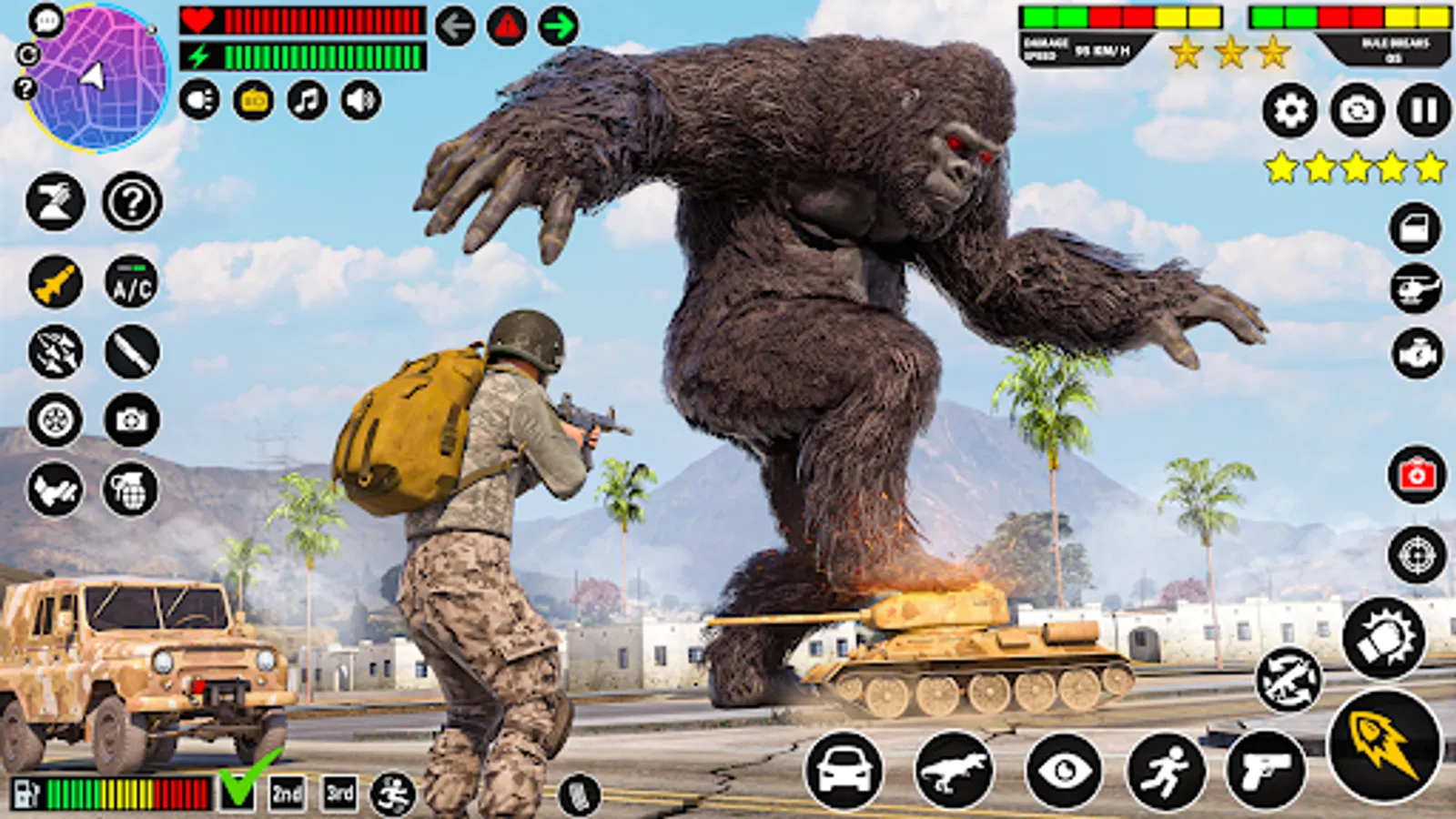
Task: Equip the grenade
Action: pos(129,489)
